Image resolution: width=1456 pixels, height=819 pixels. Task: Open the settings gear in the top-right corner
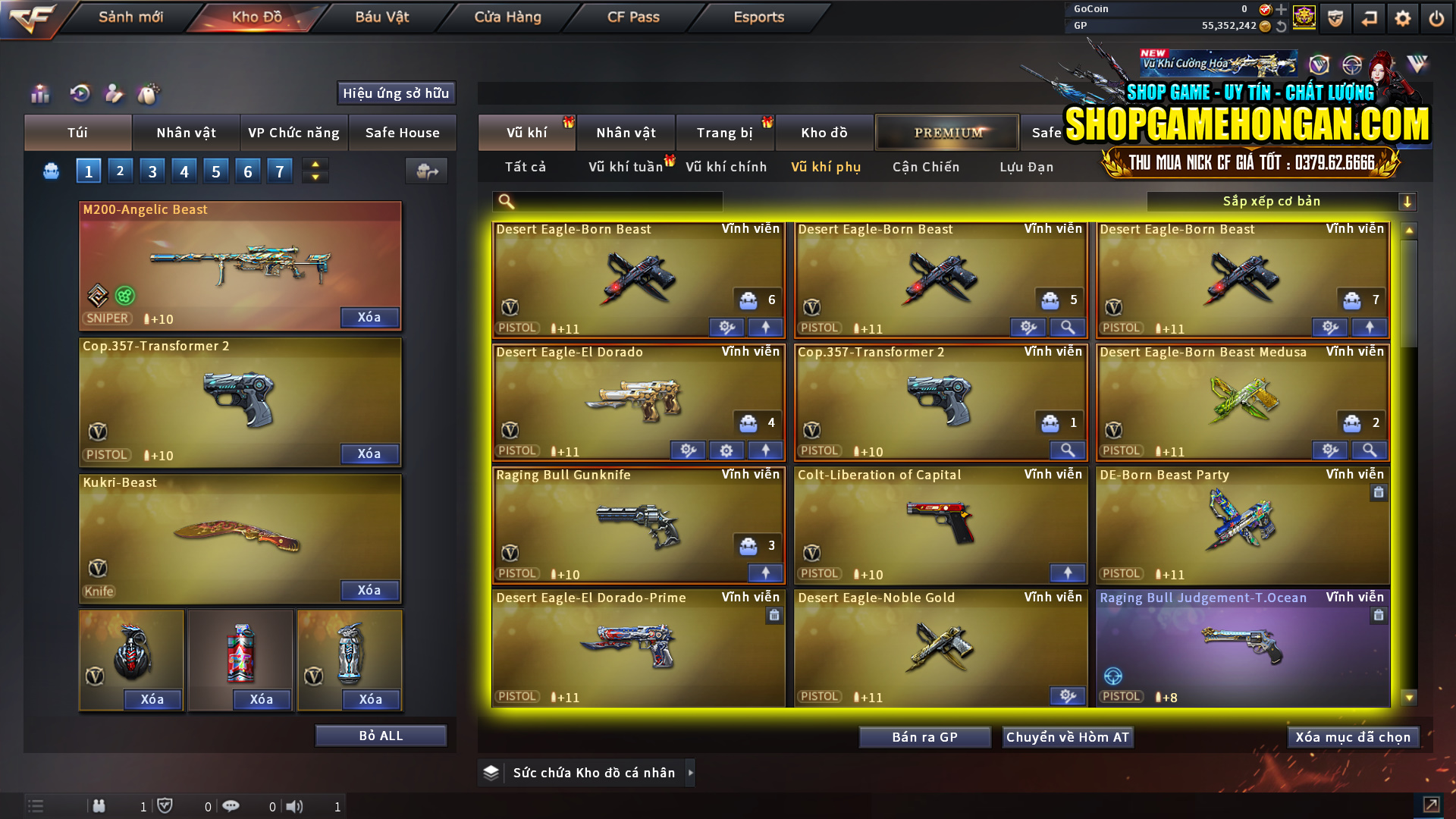coord(1402,17)
